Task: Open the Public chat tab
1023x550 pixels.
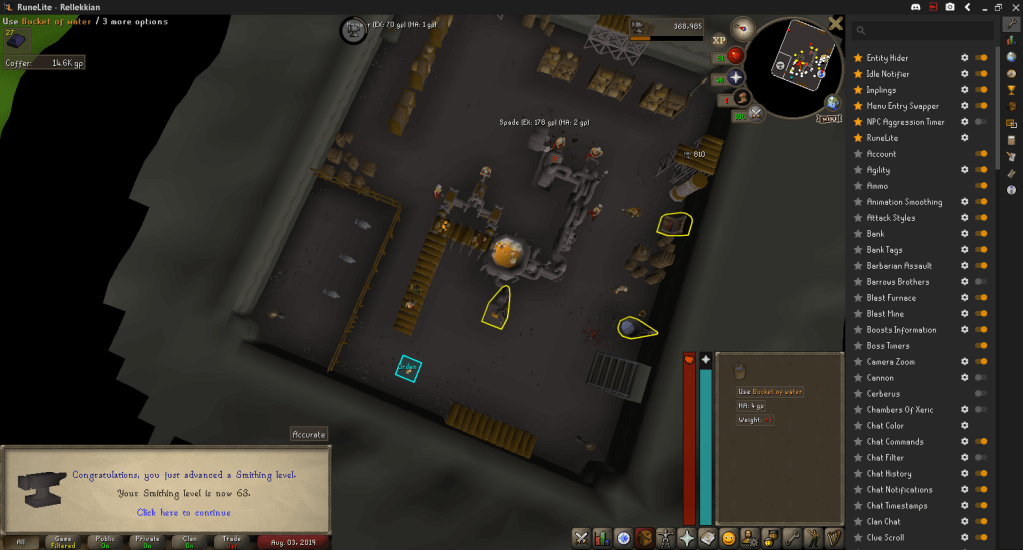Action: coord(104,542)
